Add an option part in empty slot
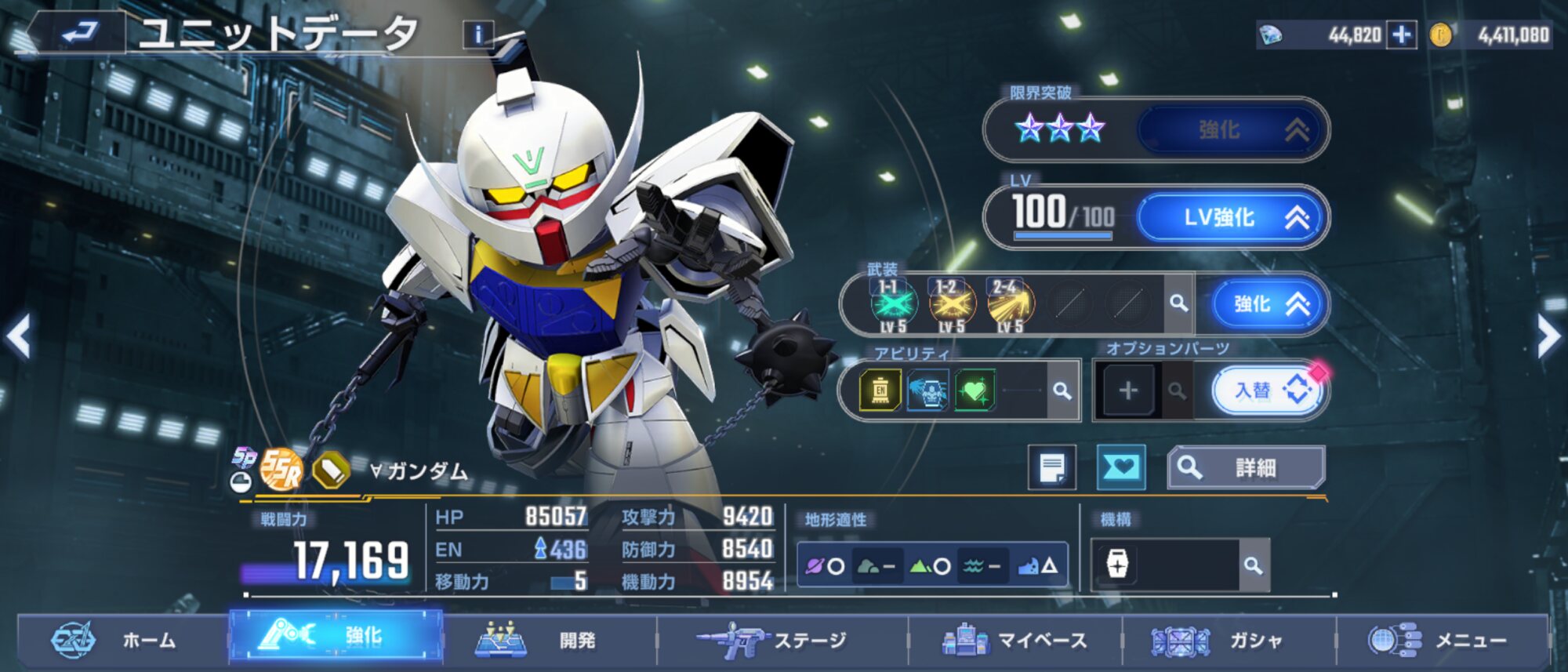The width and height of the screenshot is (1568, 672). [1127, 390]
